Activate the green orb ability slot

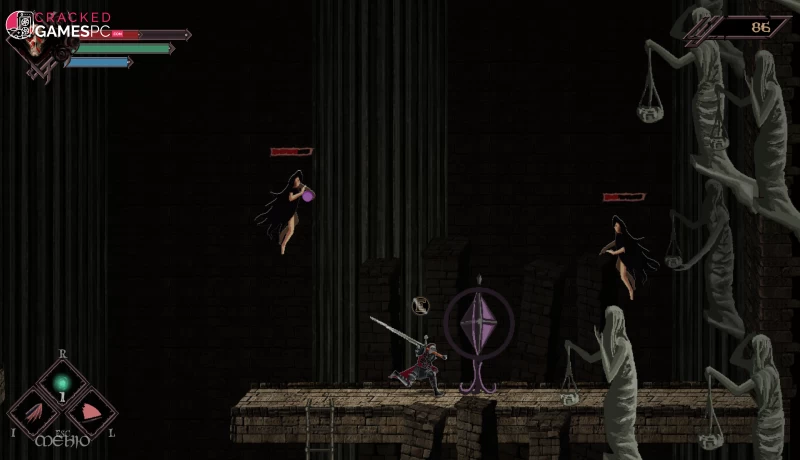(62, 383)
